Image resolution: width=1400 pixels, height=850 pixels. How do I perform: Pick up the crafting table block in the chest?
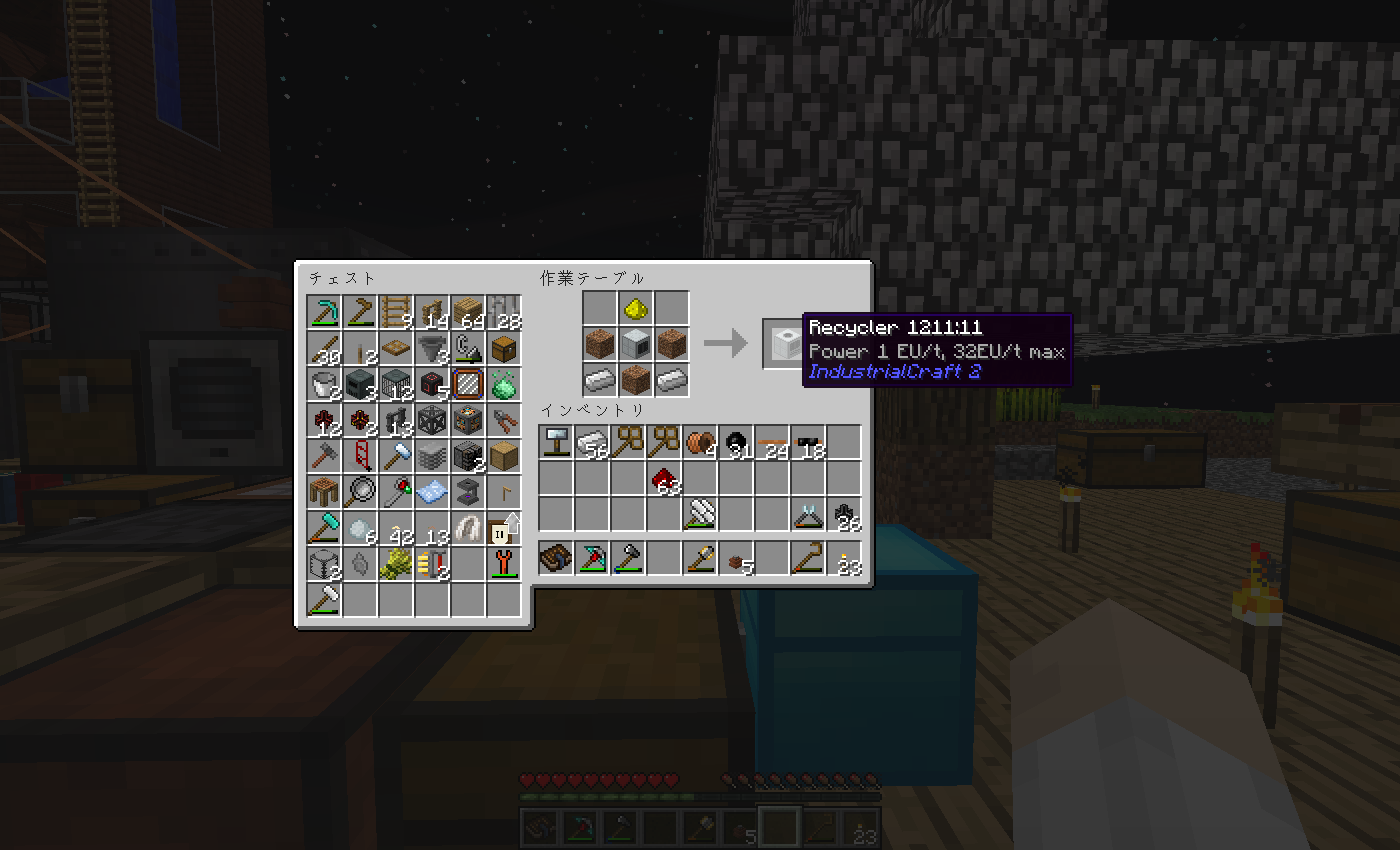click(324, 492)
